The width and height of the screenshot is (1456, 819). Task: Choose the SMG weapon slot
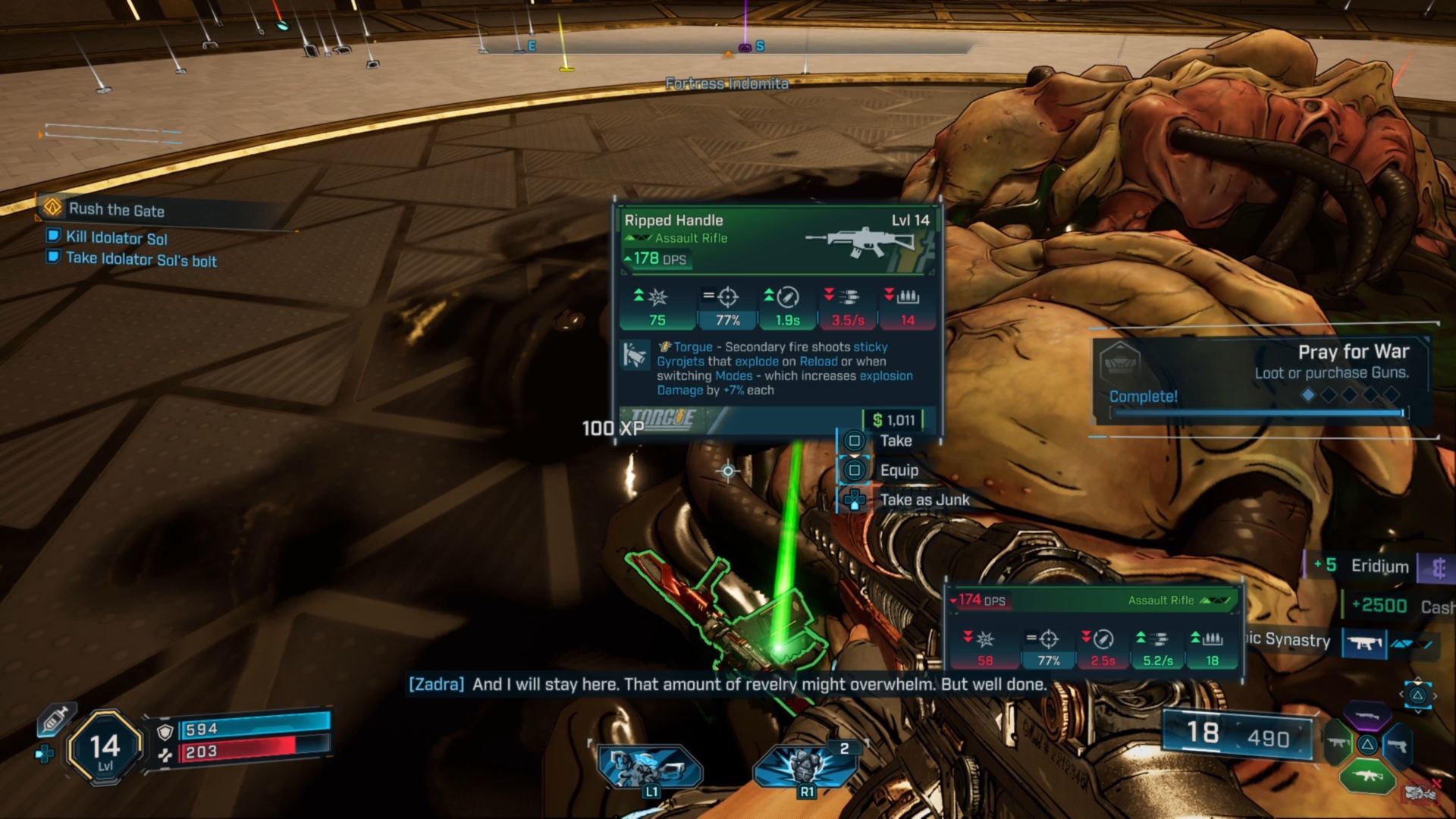(1336, 745)
